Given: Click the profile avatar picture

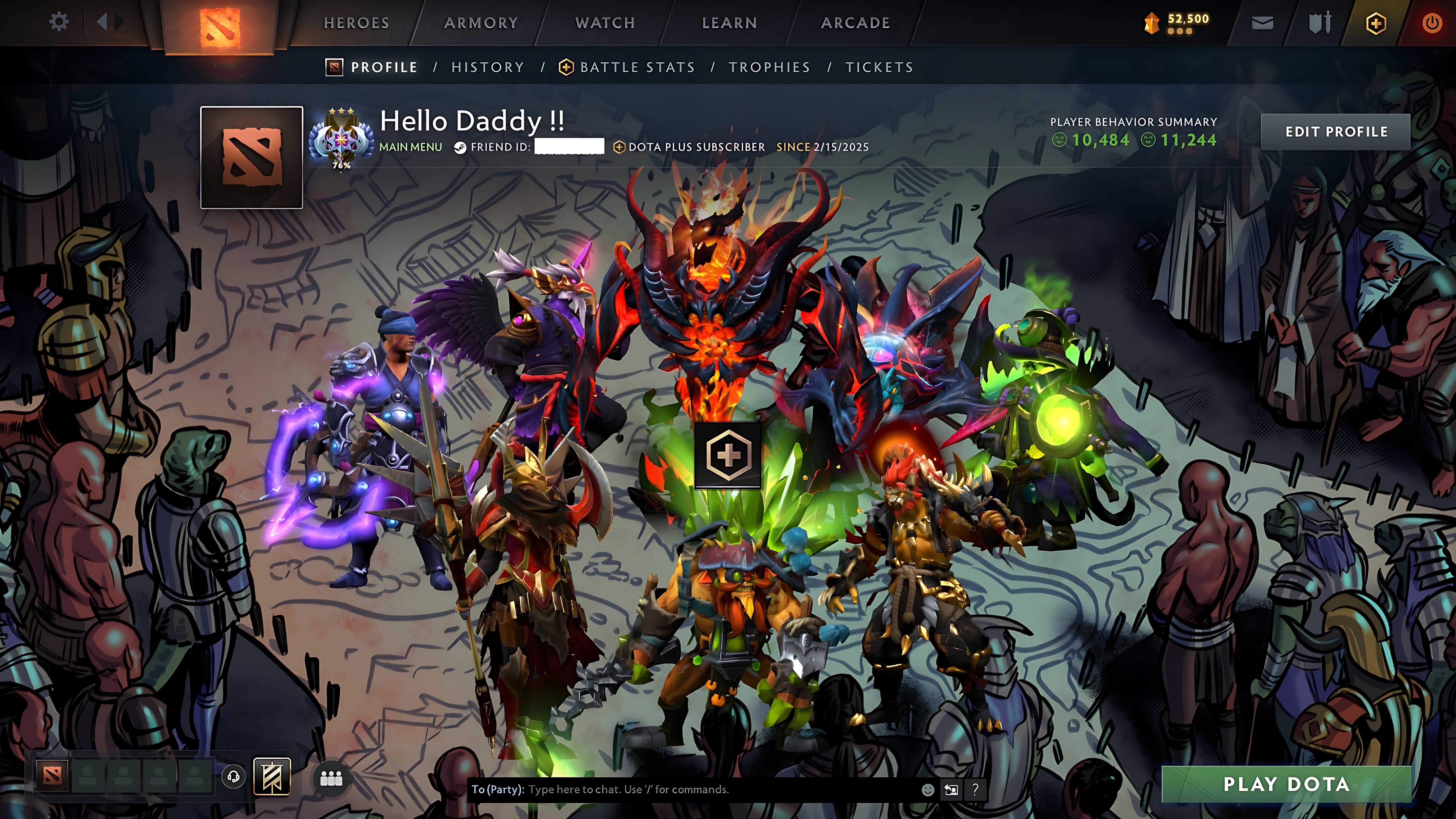Looking at the screenshot, I should 252,157.
